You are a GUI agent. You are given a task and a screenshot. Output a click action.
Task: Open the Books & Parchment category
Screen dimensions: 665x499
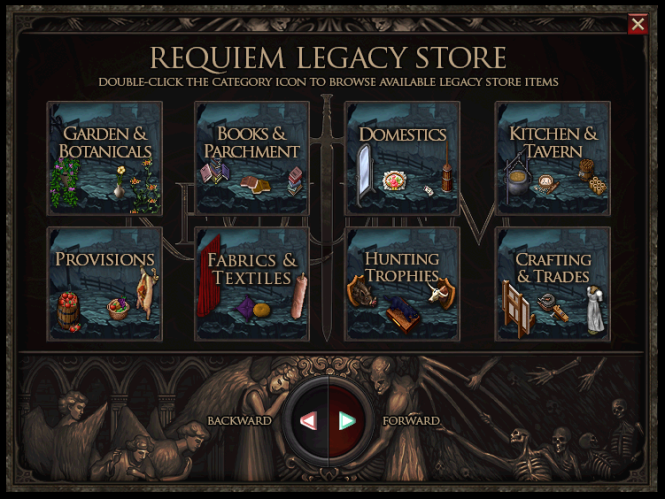coord(252,158)
